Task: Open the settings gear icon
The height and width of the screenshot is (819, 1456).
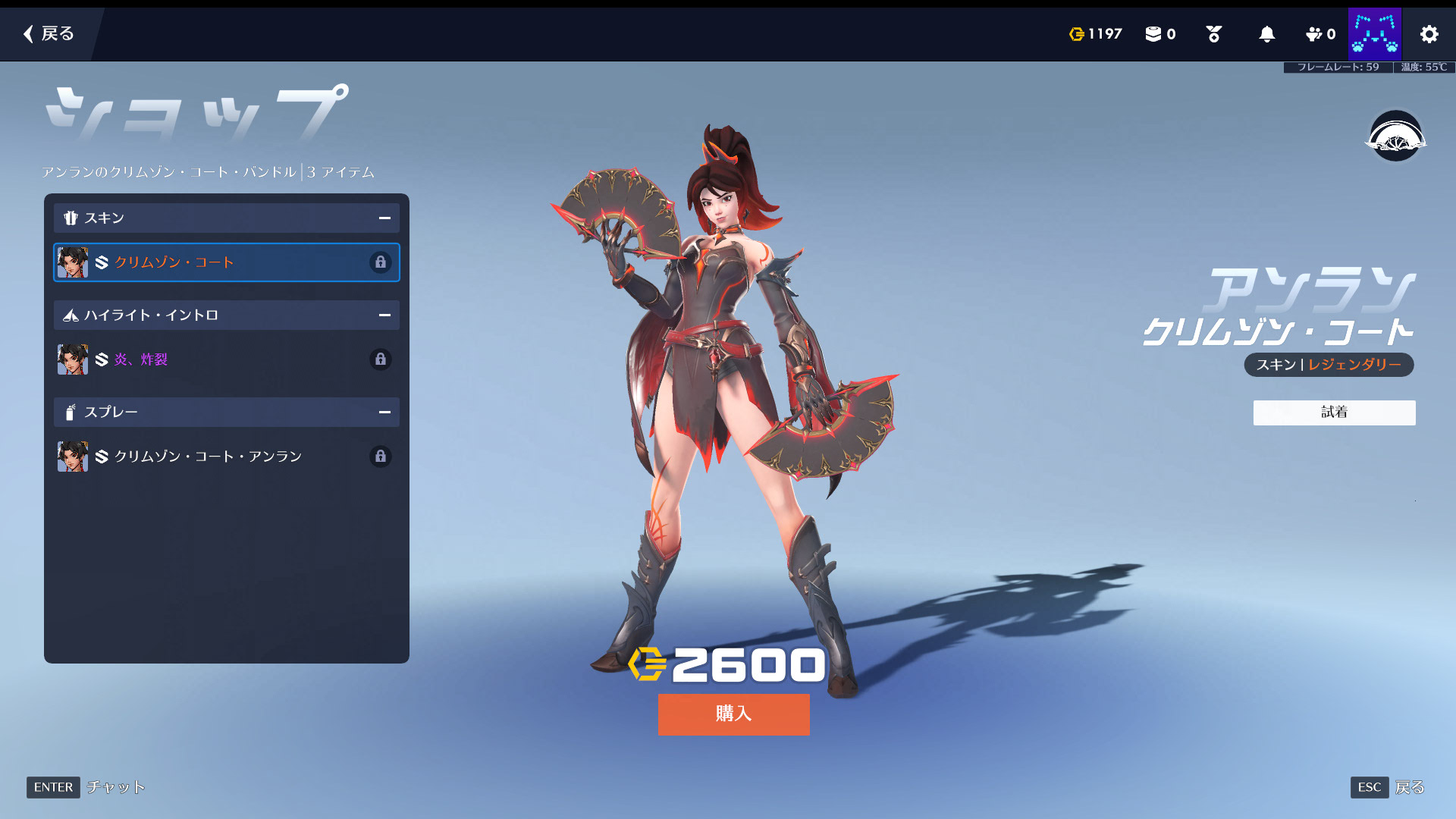Action: point(1429,34)
